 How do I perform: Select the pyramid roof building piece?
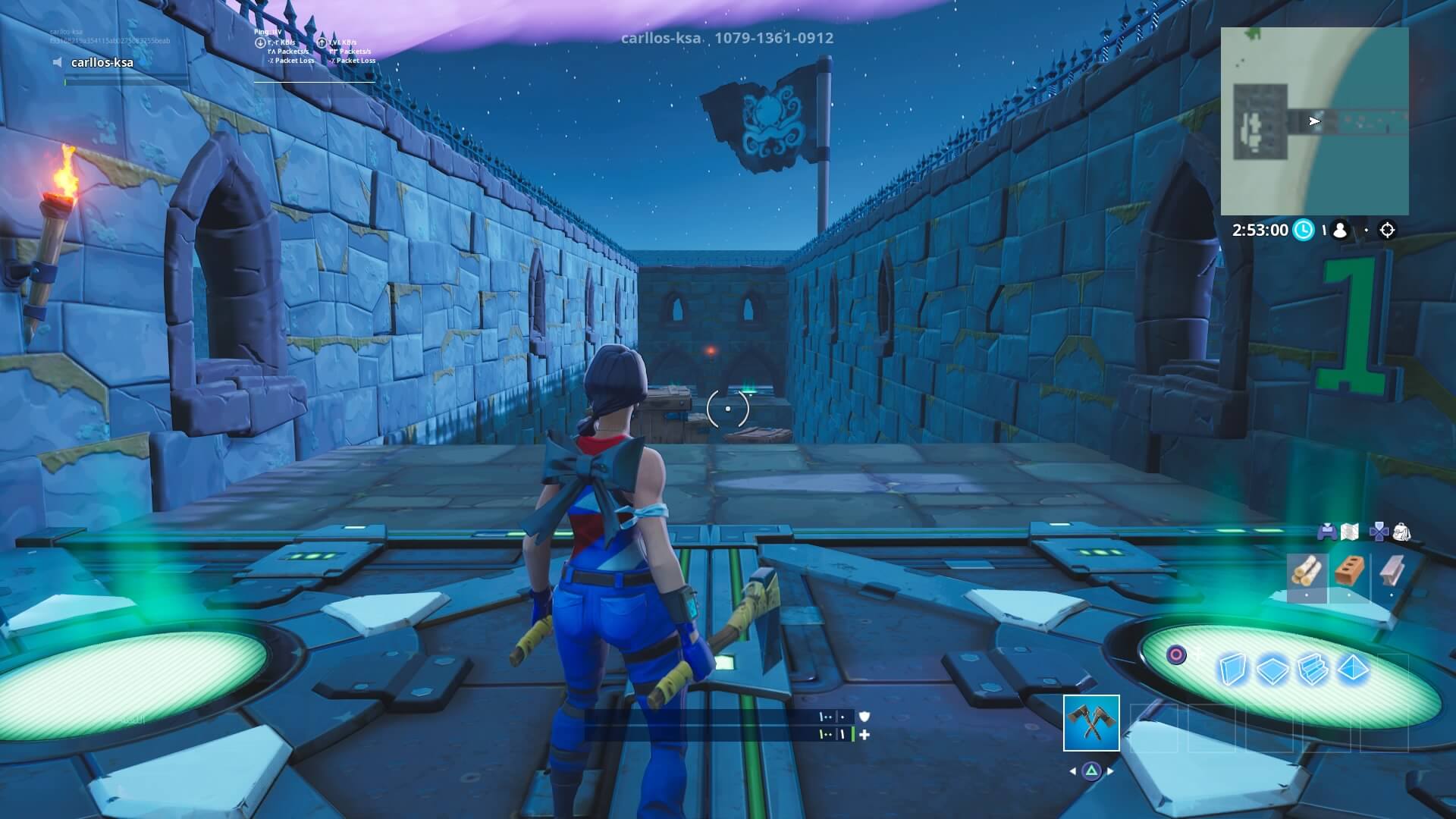(x=1354, y=670)
